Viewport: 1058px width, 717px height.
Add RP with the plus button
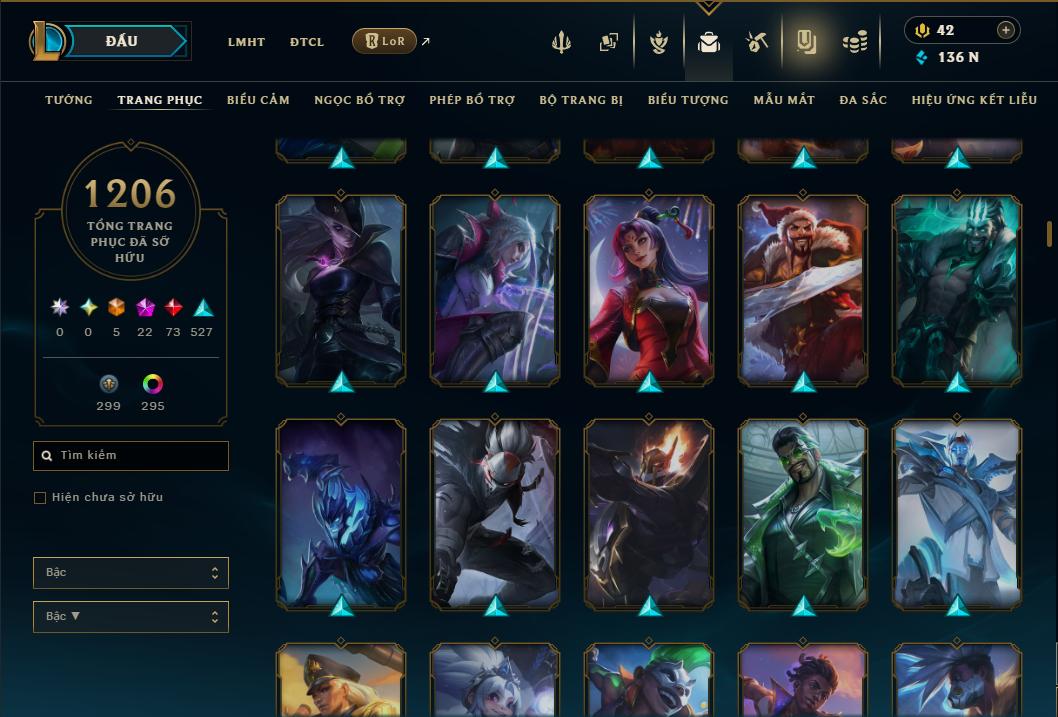point(1006,30)
